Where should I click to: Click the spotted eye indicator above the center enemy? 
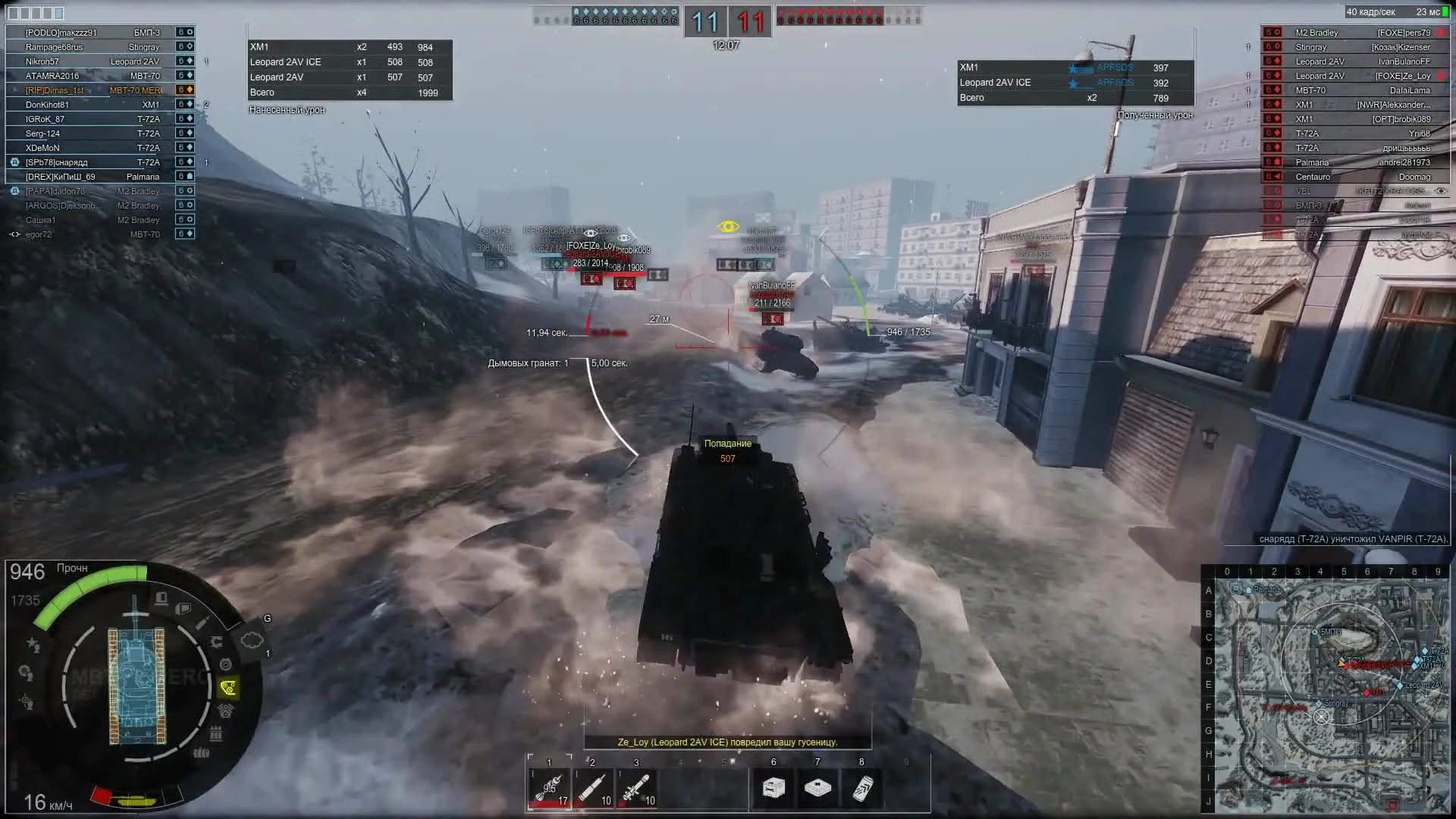(x=730, y=225)
